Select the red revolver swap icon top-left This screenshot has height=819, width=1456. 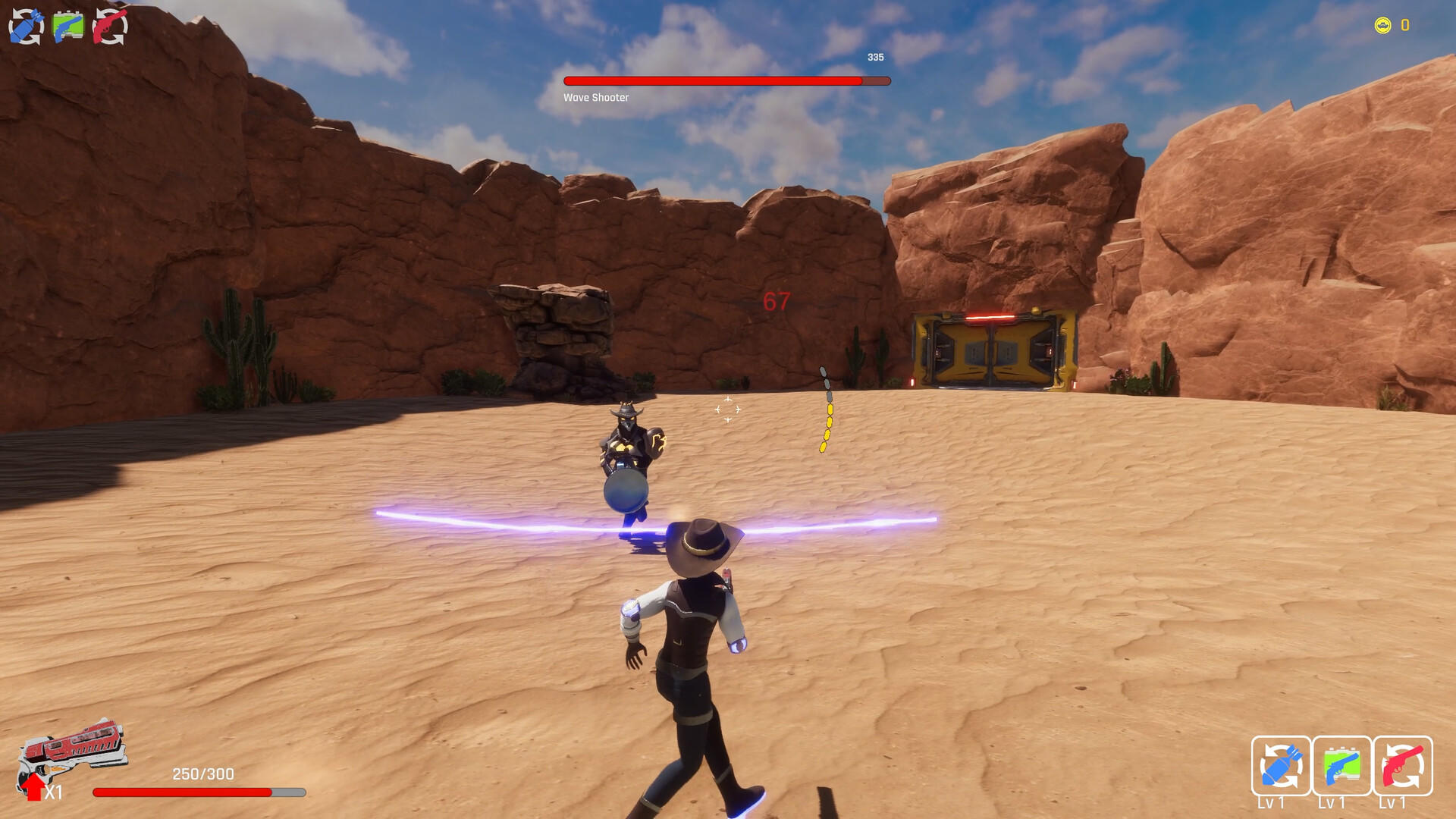(x=108, y=23)
